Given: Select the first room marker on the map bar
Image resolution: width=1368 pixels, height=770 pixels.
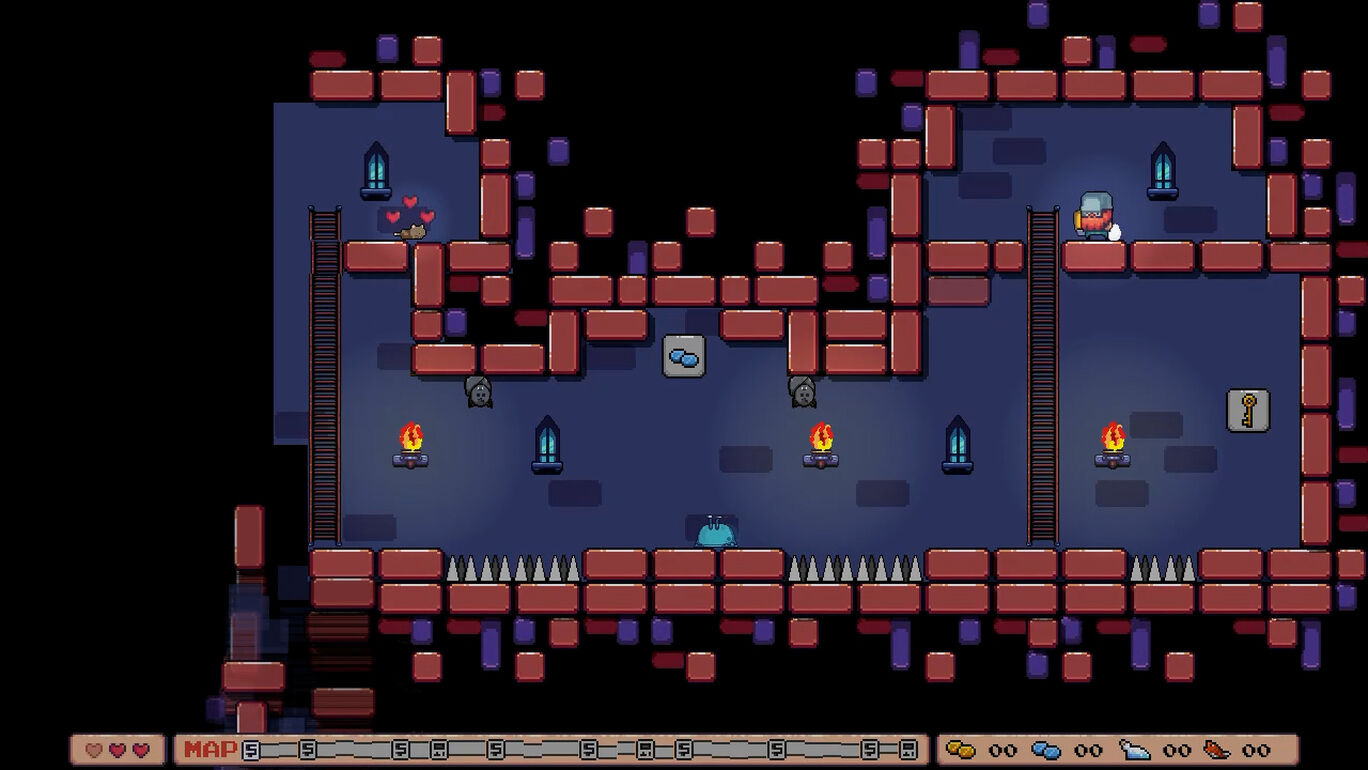Looking at the screenshot, I should (251, 749).
